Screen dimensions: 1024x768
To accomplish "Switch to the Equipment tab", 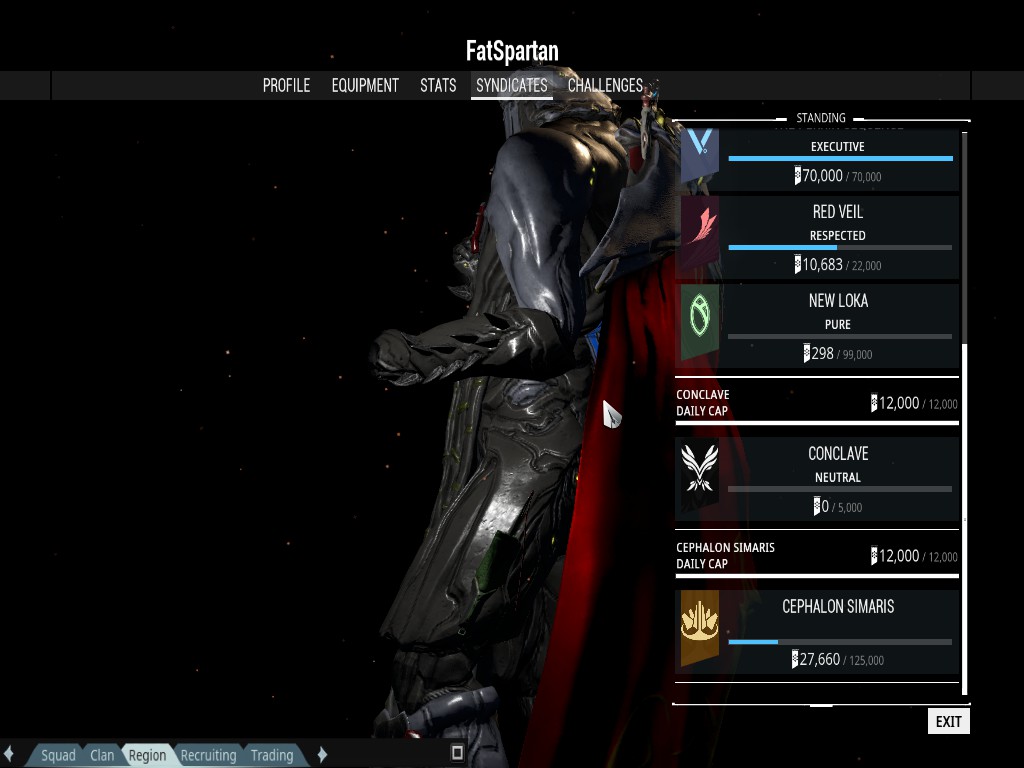I will 365,86.
